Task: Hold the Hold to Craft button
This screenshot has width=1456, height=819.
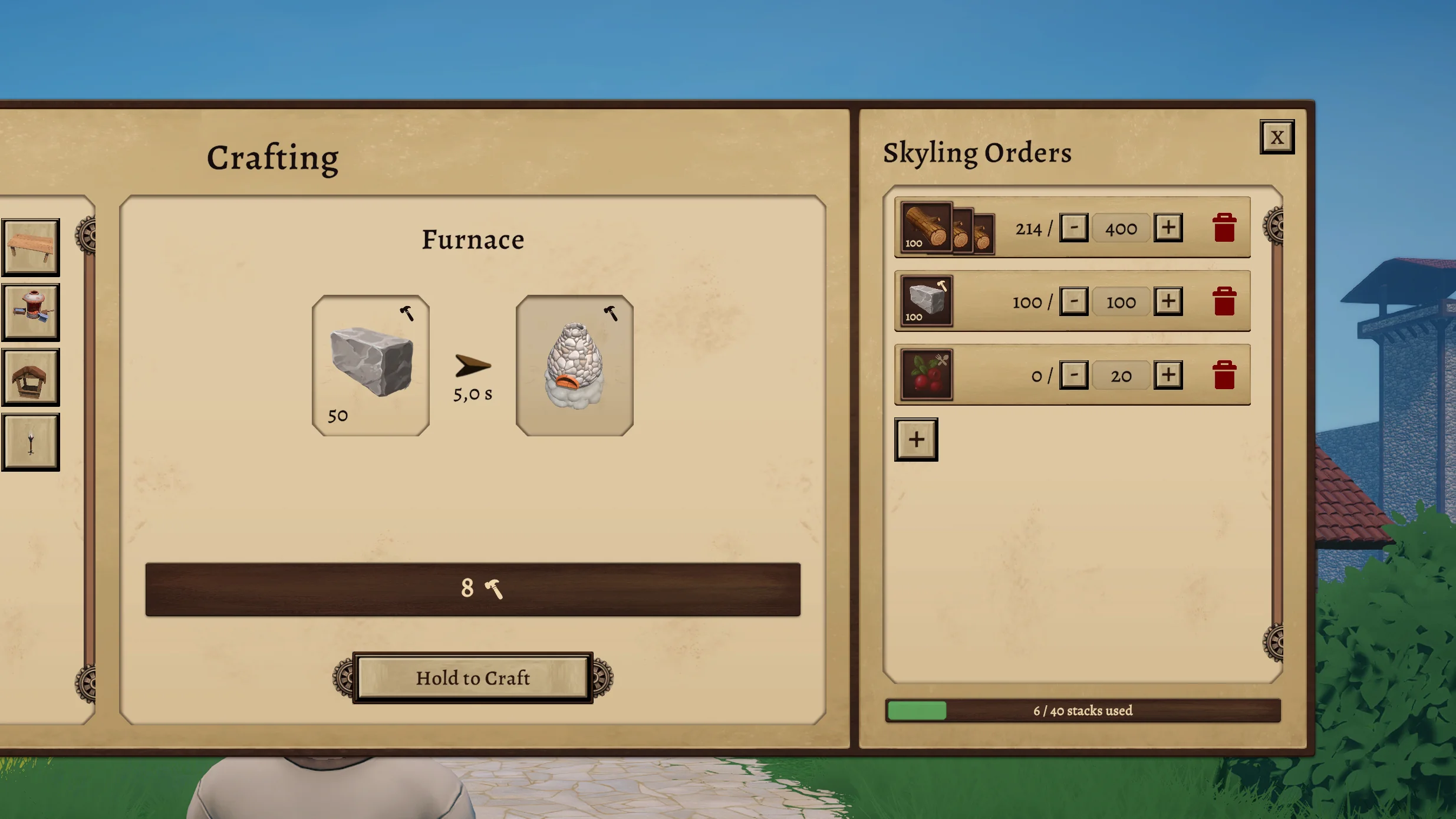Action: point(473,678)
